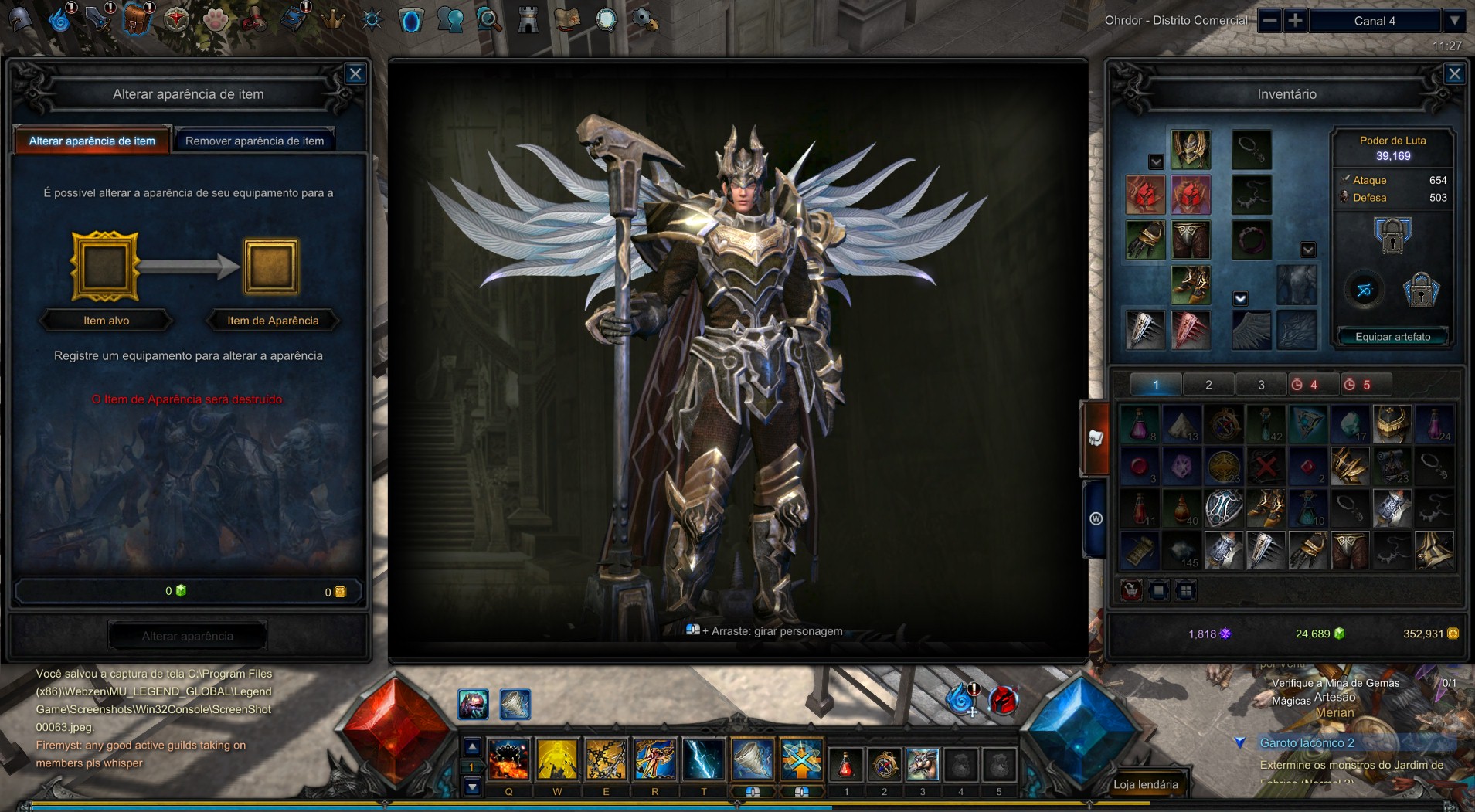Click the Item alvo slot
1475x812 pixels.
coord(105,267)
